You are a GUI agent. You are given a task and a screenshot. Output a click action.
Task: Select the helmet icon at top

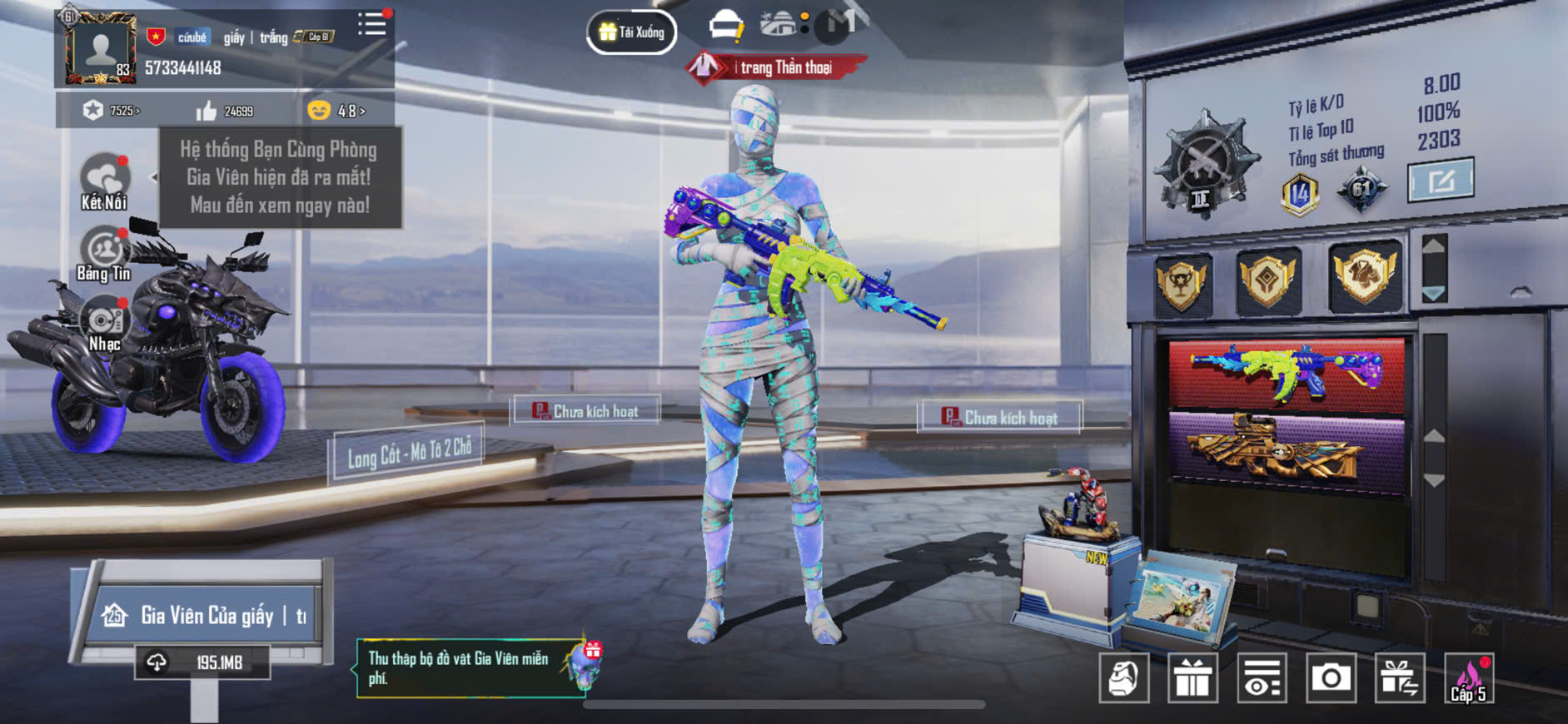(726, 25)
